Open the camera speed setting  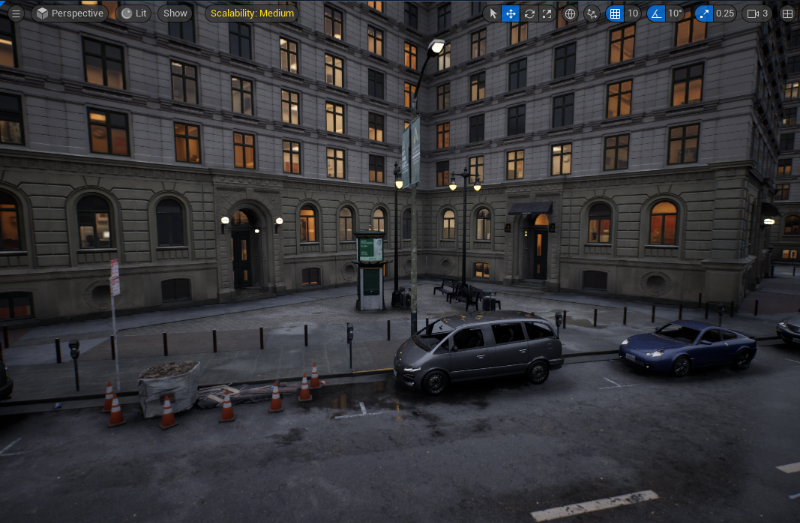(758, 13)
